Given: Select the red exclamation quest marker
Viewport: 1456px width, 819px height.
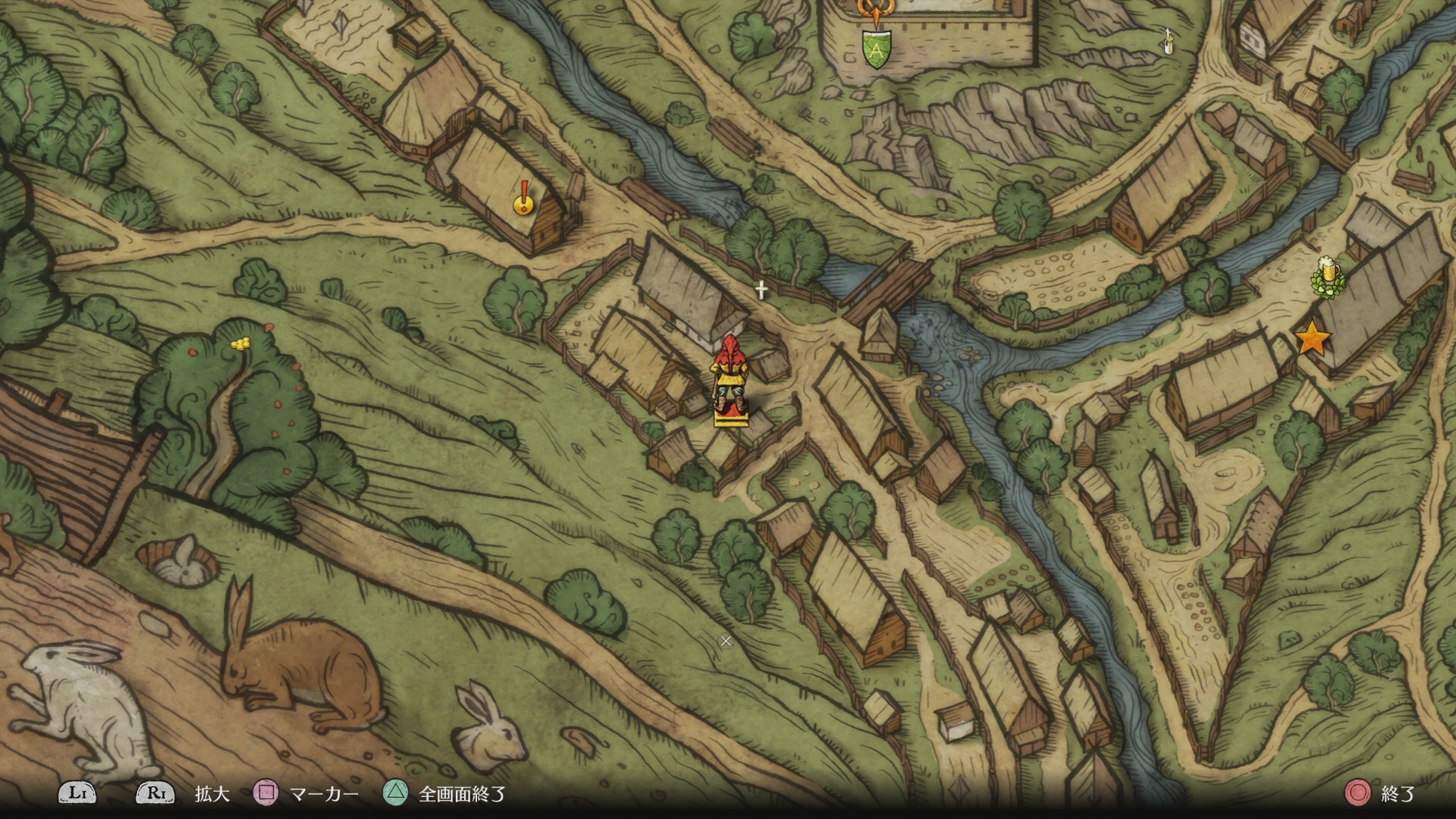Looking at the screenshot, I should coord(522,199).
